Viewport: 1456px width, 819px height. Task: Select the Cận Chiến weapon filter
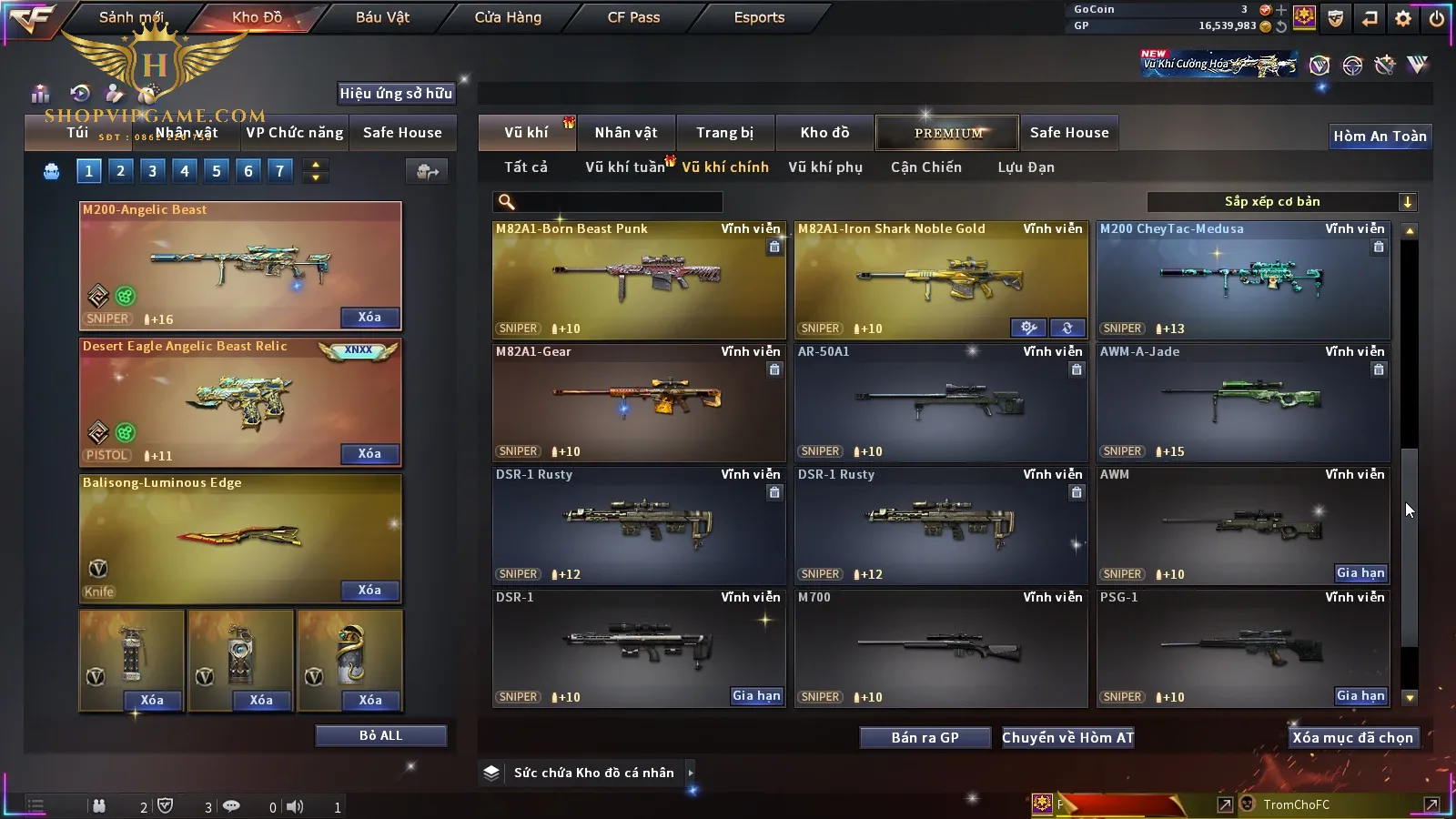[x=925, y=167]
